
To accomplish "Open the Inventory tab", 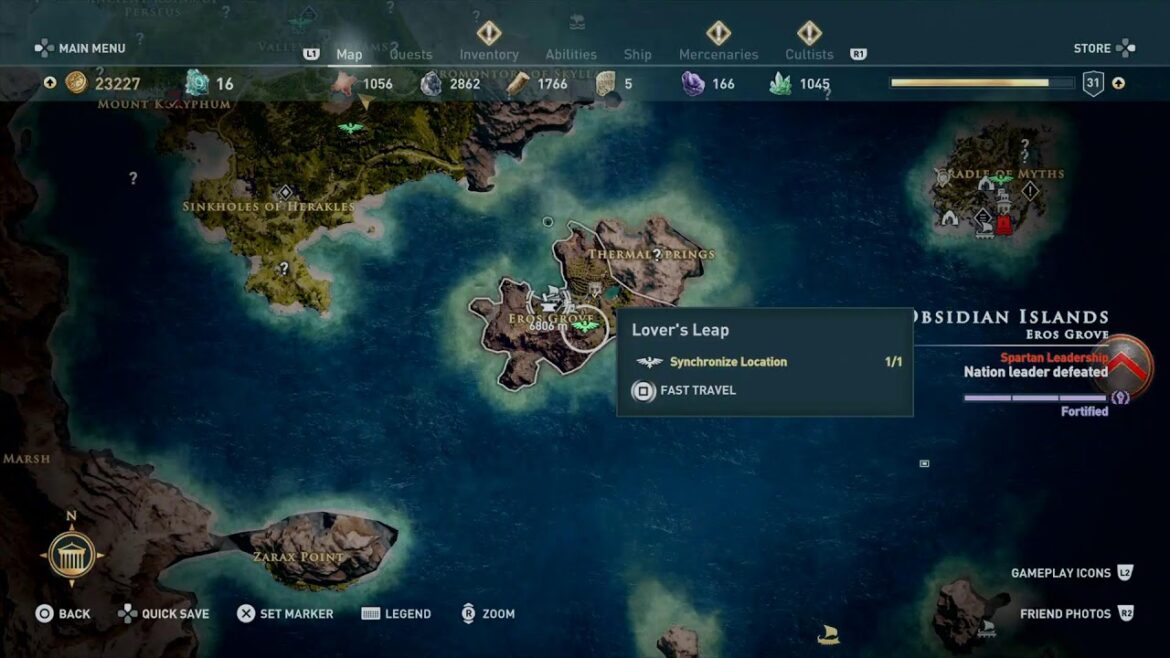I will click(489, 55).
